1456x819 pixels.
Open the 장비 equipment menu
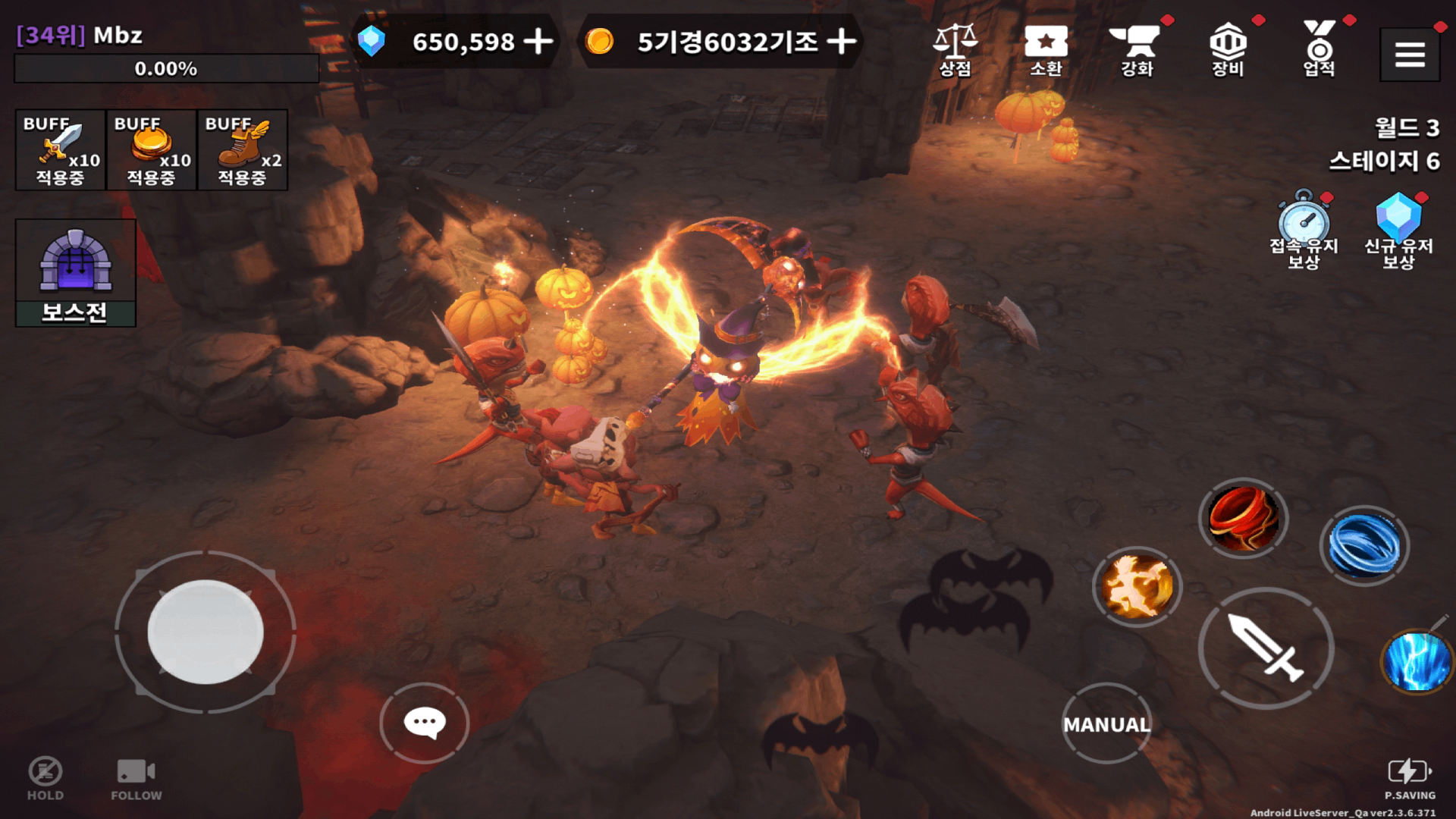1228,49
